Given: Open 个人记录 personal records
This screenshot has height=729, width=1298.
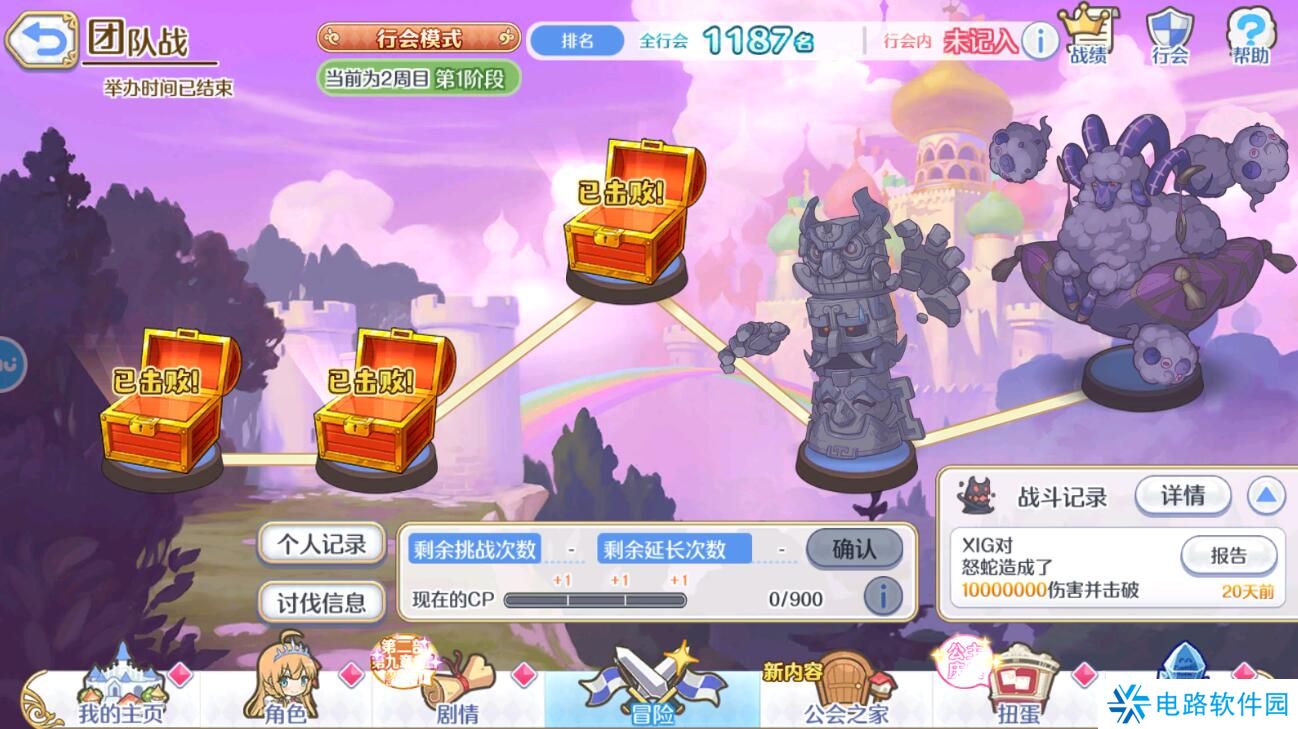Looking at the screenshot, I should tap(320, 545).
